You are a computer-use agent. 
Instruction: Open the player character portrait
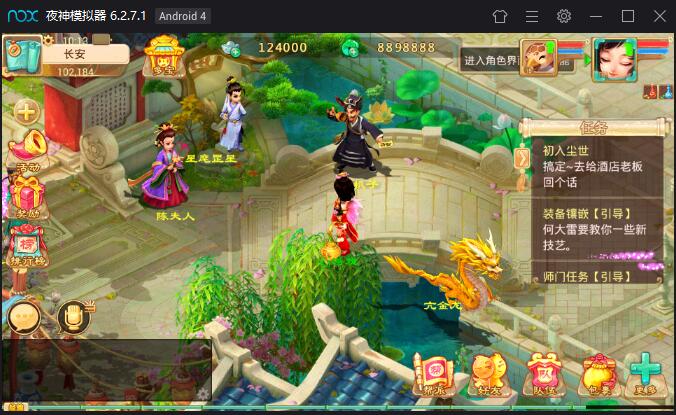click(x=613, y=59)
